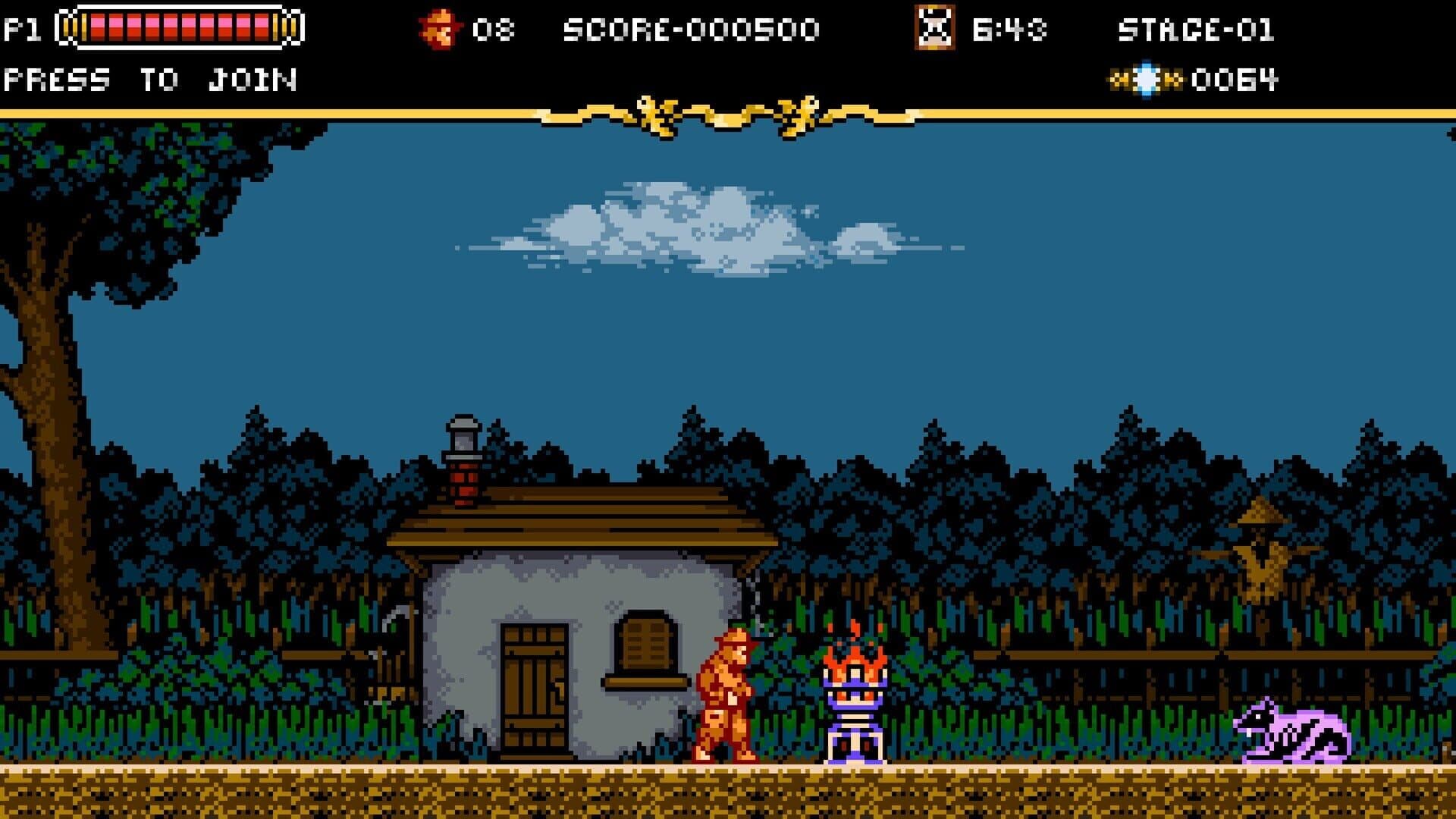Image resolution: width=1456 pixels, height=819 pixels.
Task: Click the blue gem currency icon
Action: click(1147, 78)
